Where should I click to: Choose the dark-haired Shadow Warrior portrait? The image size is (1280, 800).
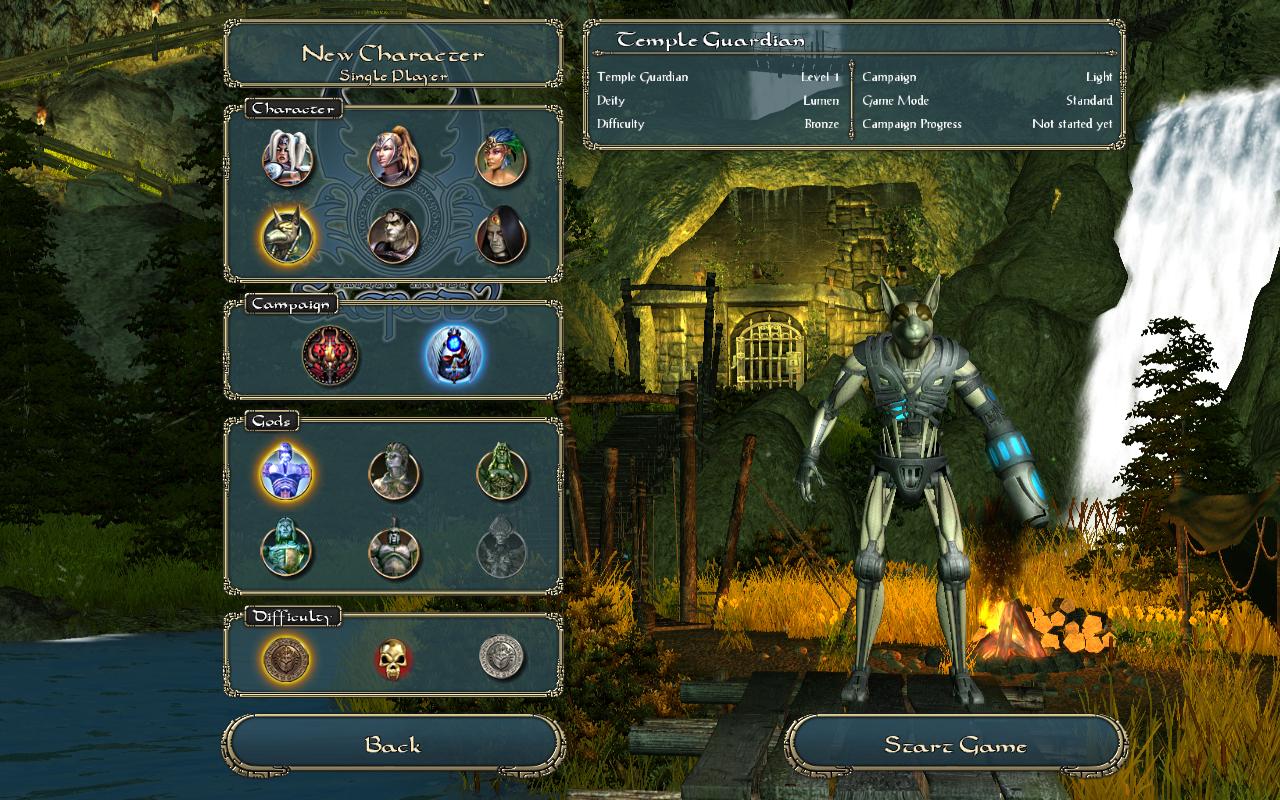pyautogui.click(x=393, y=236)
